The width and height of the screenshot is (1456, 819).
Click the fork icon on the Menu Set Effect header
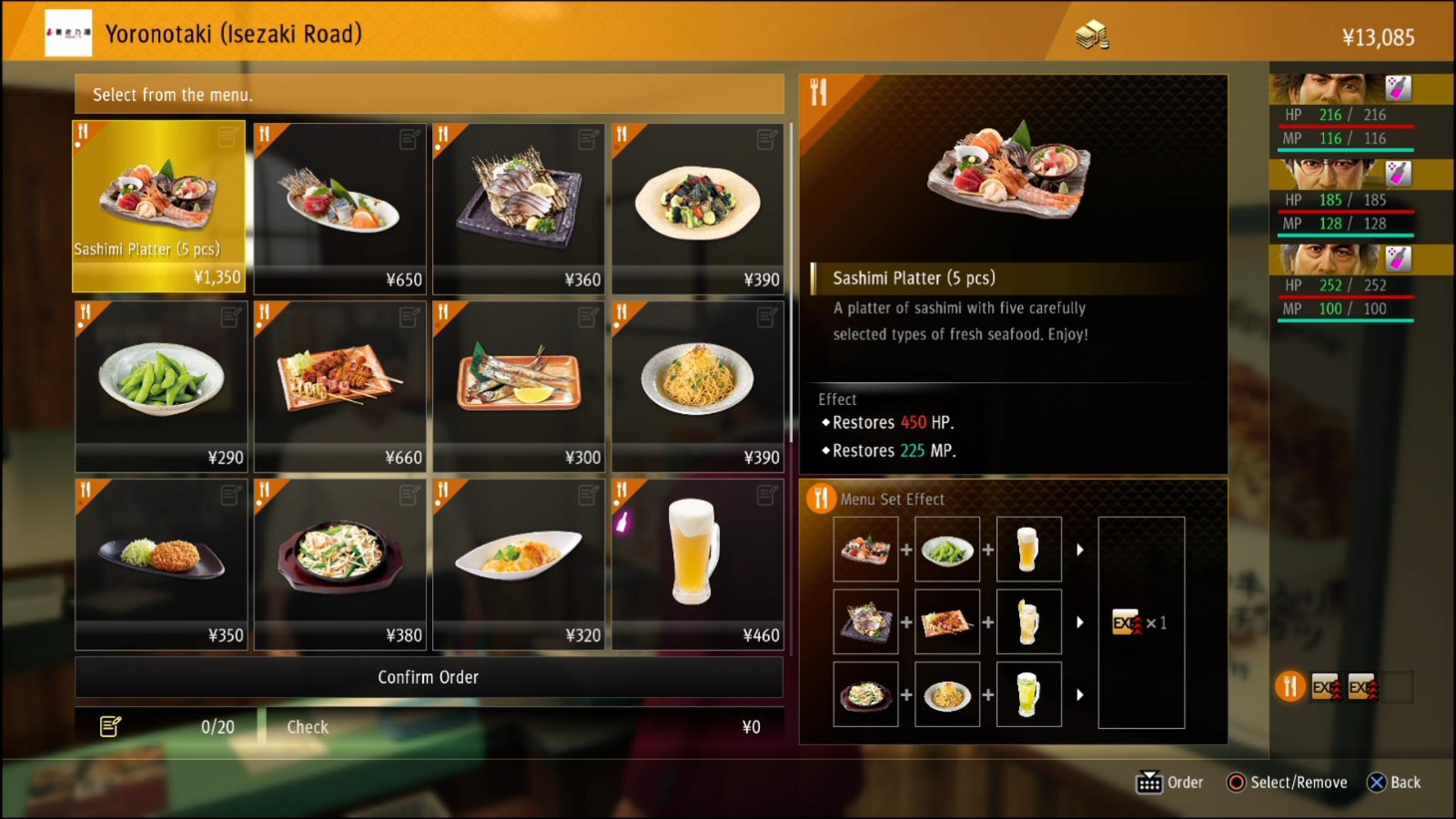(822, 499)
